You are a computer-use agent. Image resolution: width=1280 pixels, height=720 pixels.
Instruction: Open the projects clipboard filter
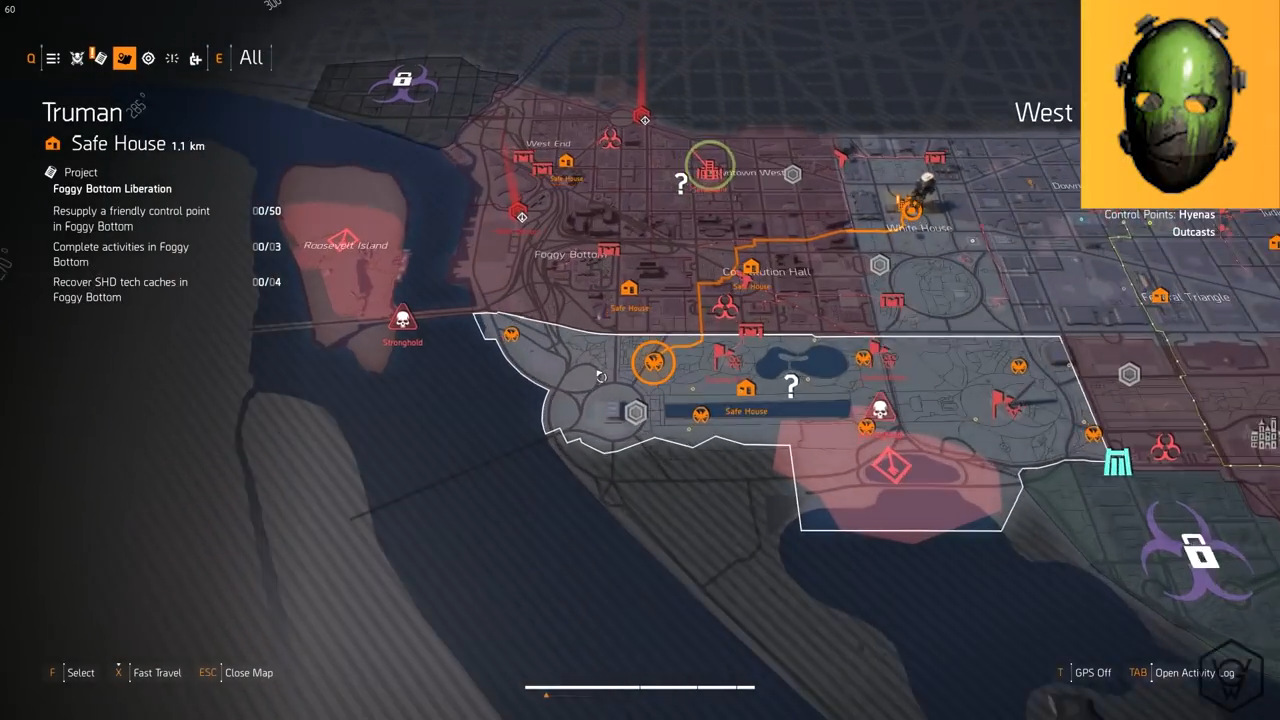(x=99, y=57)
